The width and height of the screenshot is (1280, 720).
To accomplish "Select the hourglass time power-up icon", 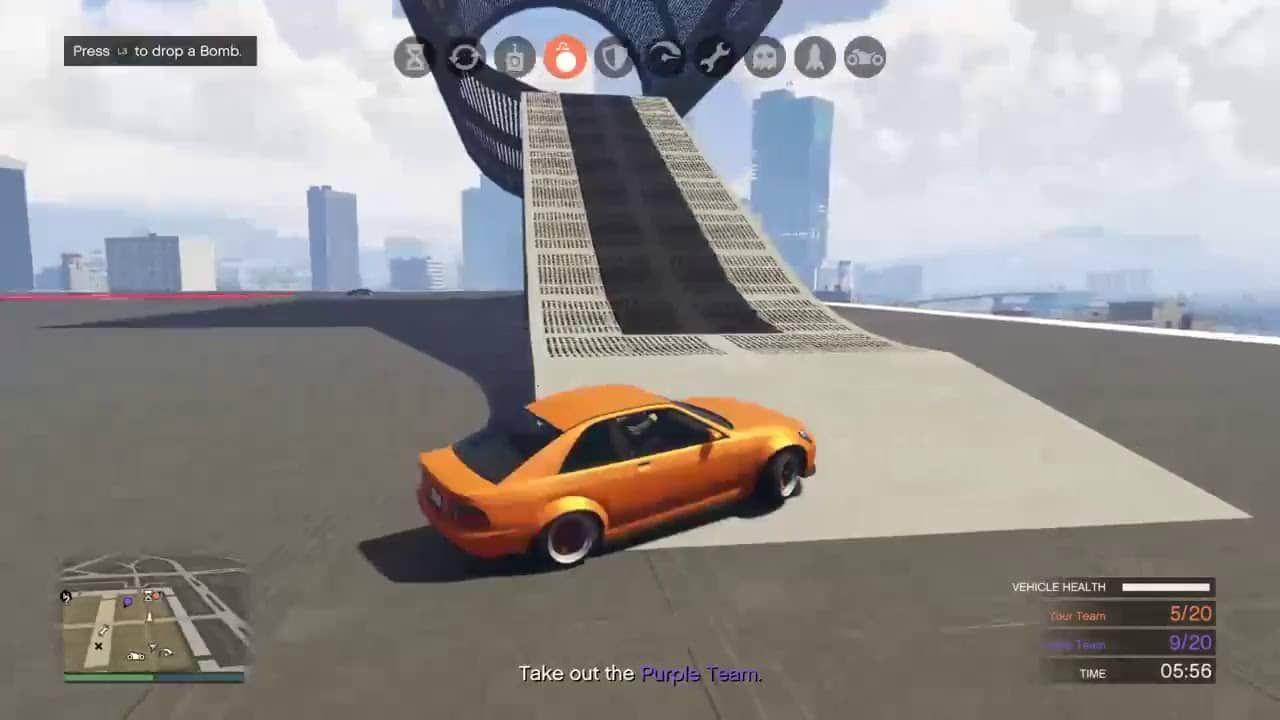I will (x=414, y=57).
